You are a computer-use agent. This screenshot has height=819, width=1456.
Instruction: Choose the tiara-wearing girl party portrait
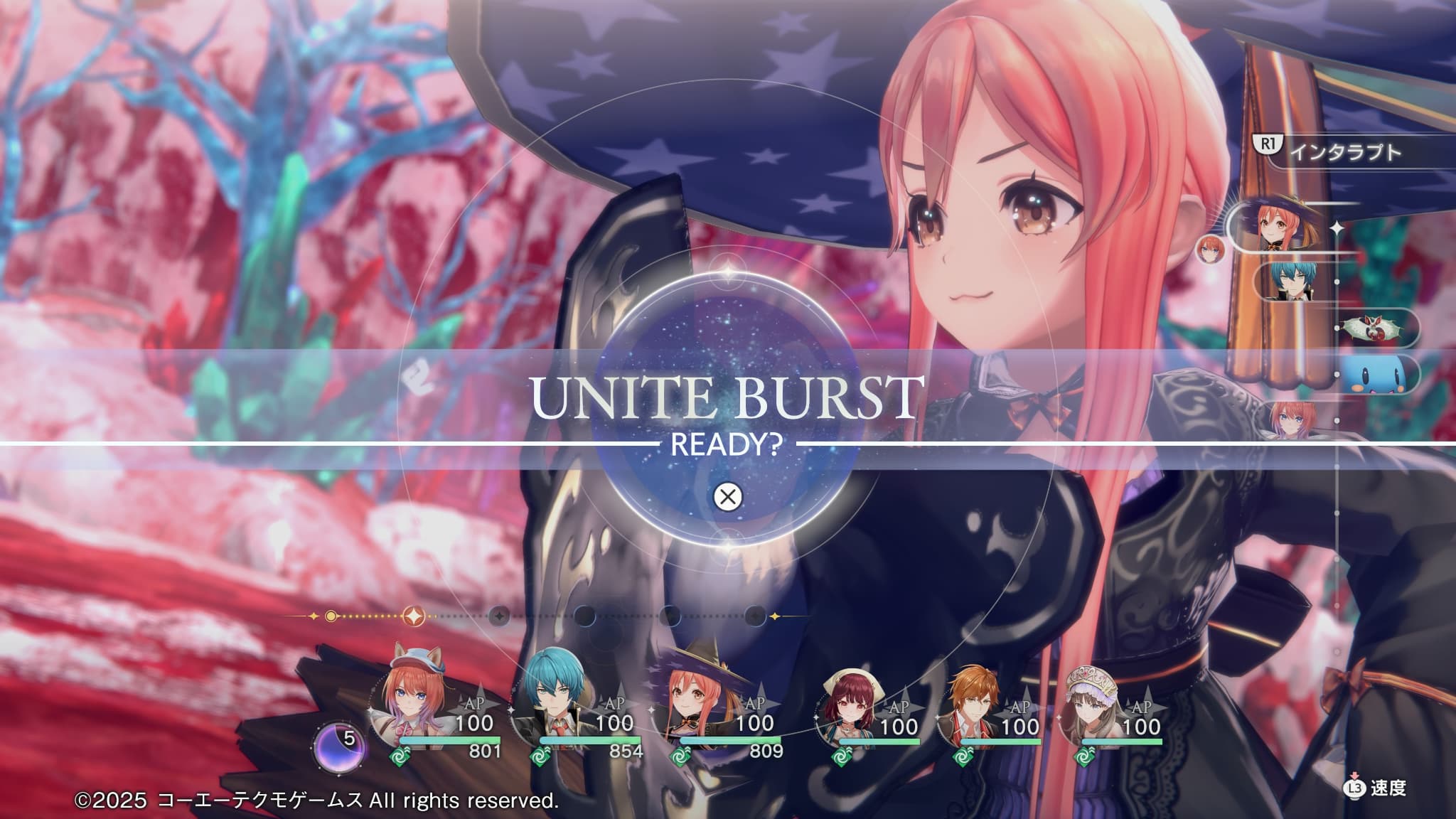point(1092,708)
